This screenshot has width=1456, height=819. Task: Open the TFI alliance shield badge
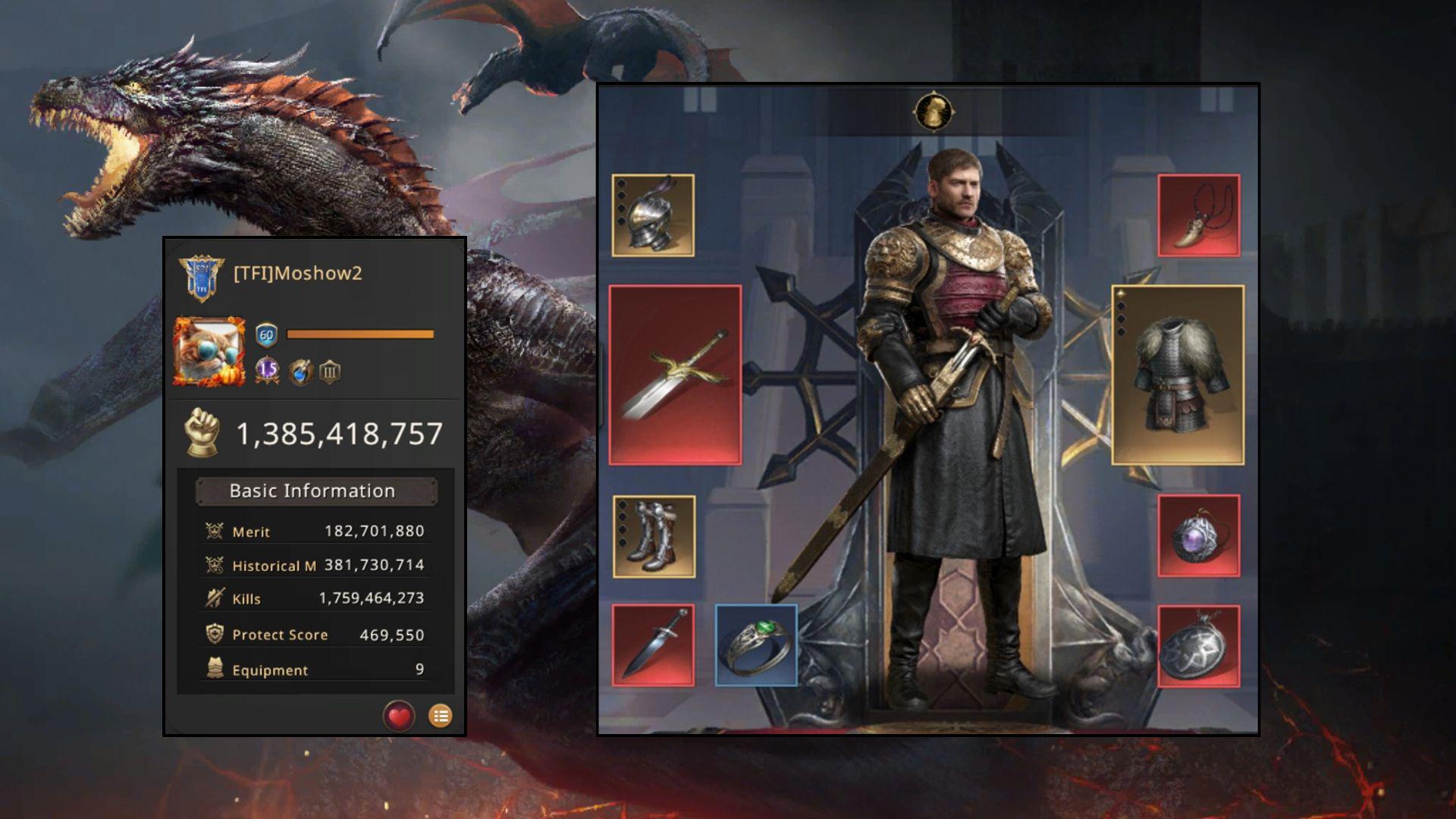(x=201, y=278)
